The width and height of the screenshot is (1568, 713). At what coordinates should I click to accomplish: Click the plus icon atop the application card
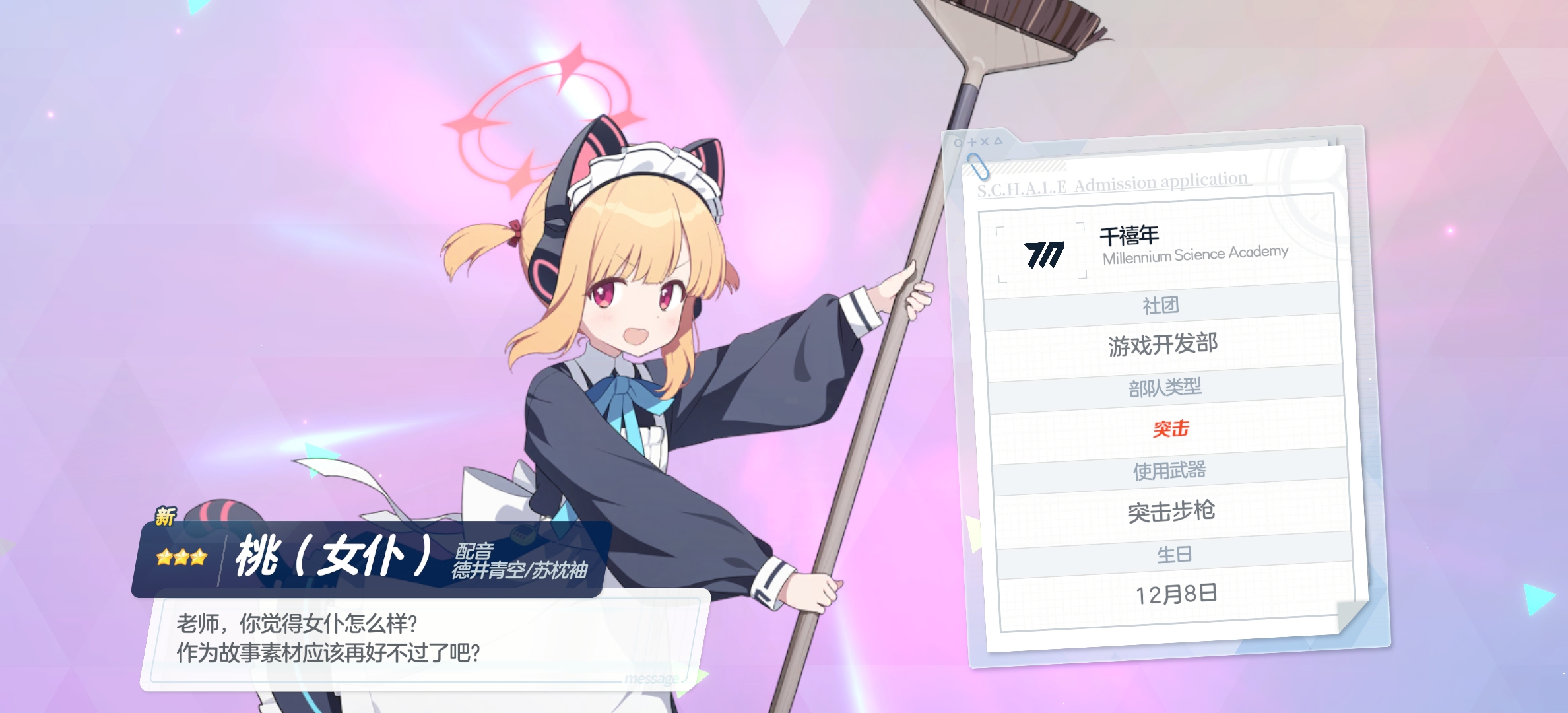971,142
